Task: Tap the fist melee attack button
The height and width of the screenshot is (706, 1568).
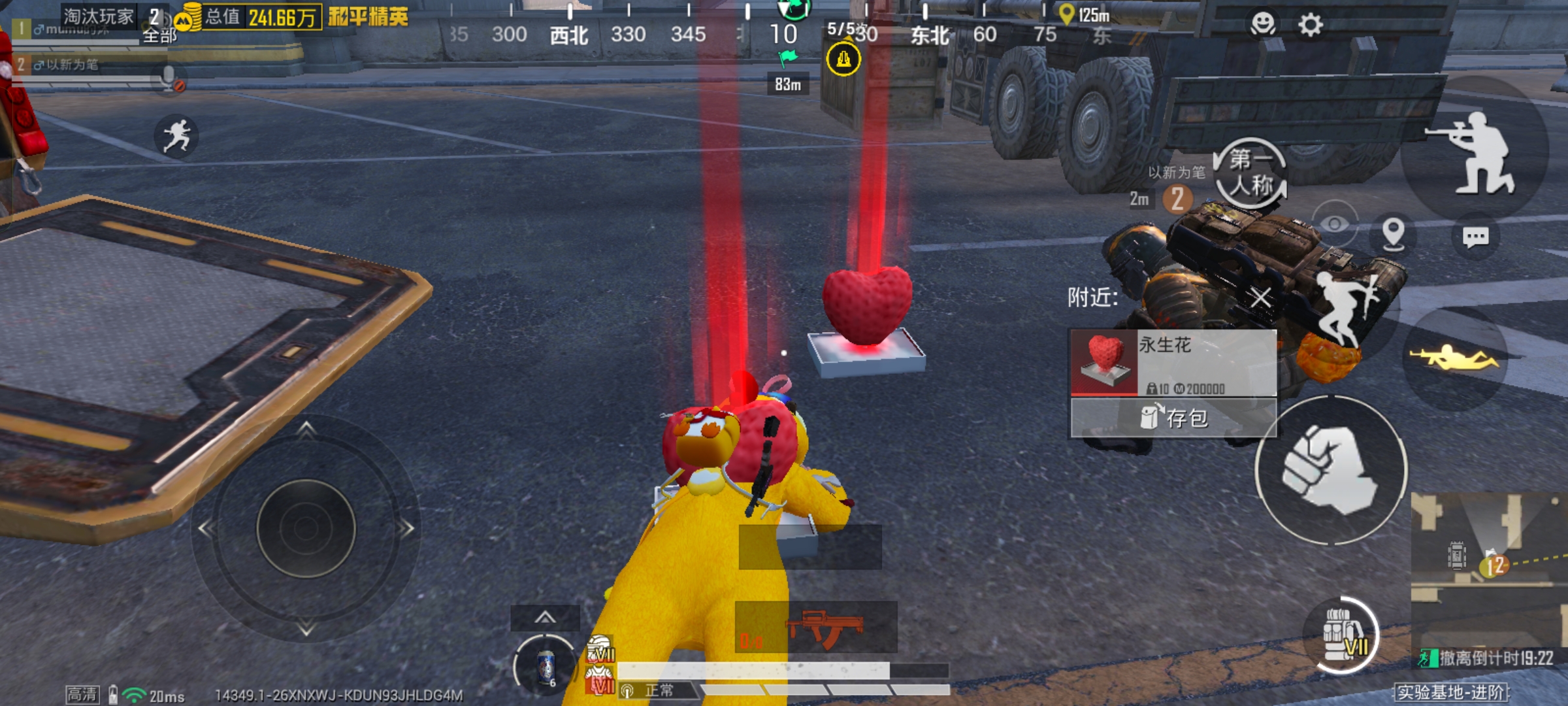Action: pyautogui.click(x=1330, y=470)
